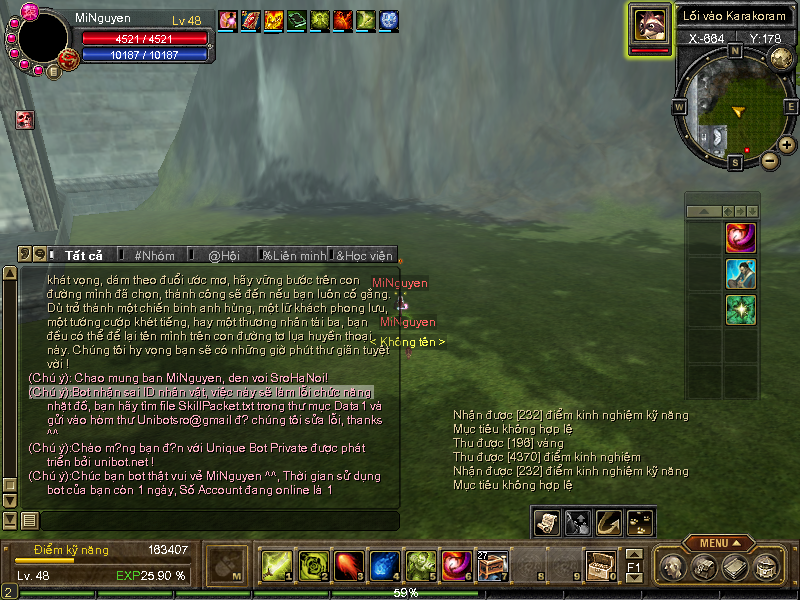Use the green sword skill in slot 1
800x600 pixels.
275,566
